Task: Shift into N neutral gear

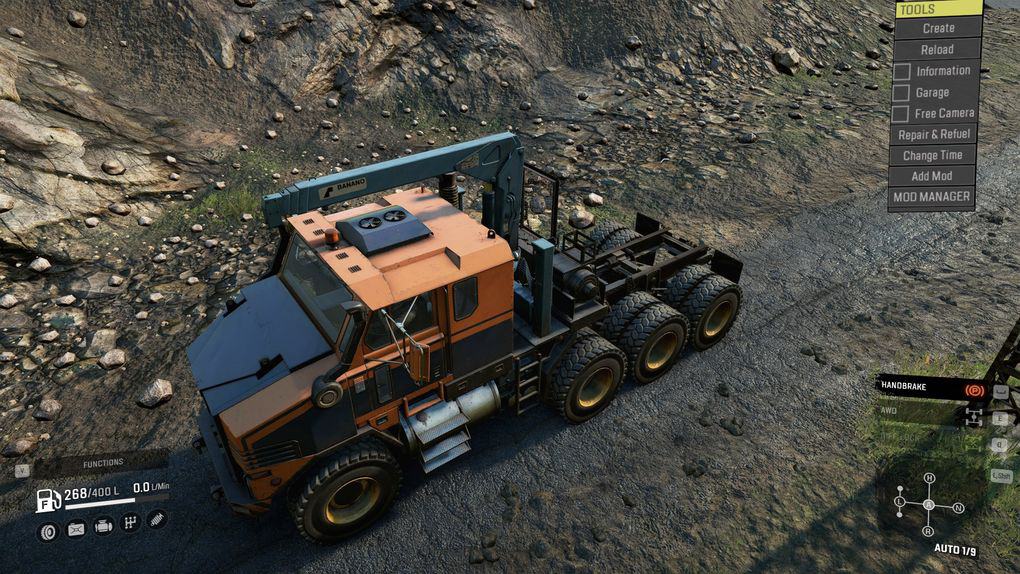Action: (x=958, y=508)
